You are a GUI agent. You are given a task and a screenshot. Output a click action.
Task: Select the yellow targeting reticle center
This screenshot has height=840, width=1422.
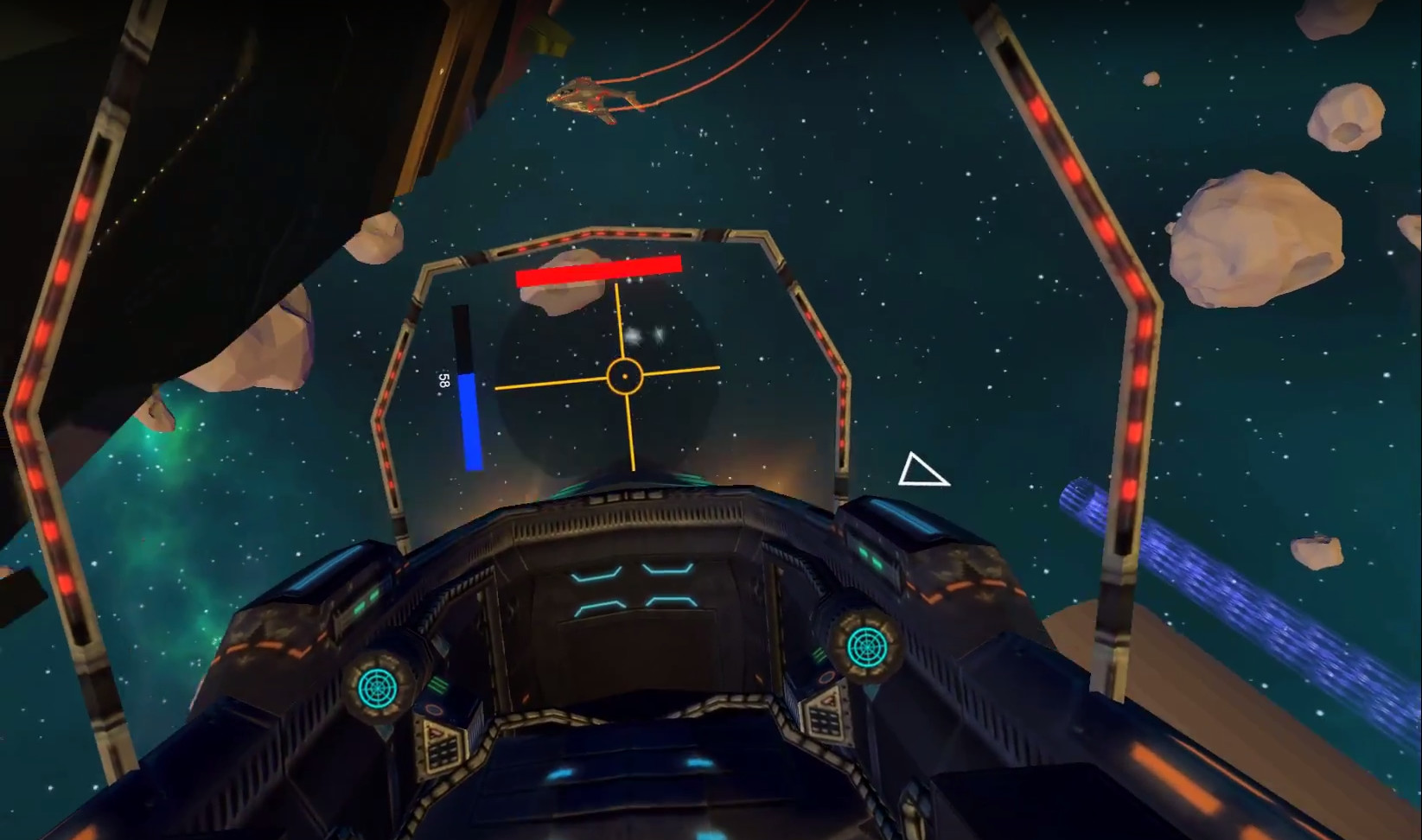coord(624,375)
